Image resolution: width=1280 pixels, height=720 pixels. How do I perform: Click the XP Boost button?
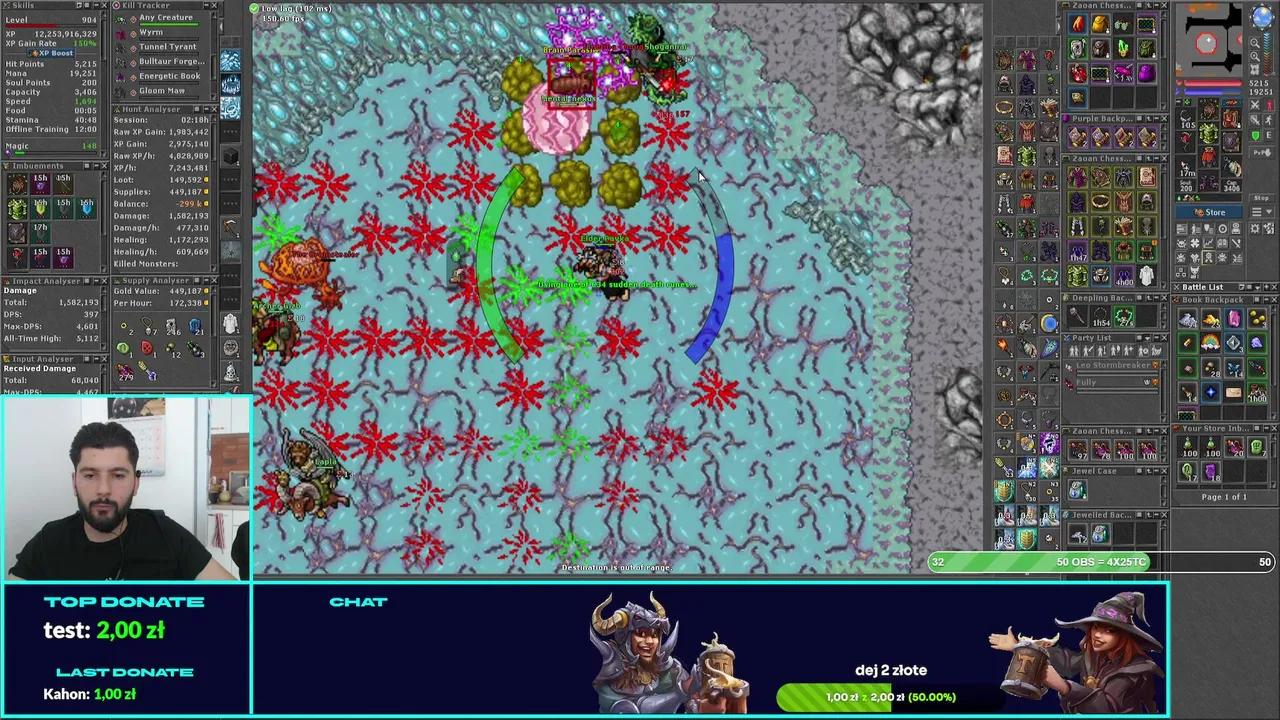pyautogui.click(x=55, y=53)
